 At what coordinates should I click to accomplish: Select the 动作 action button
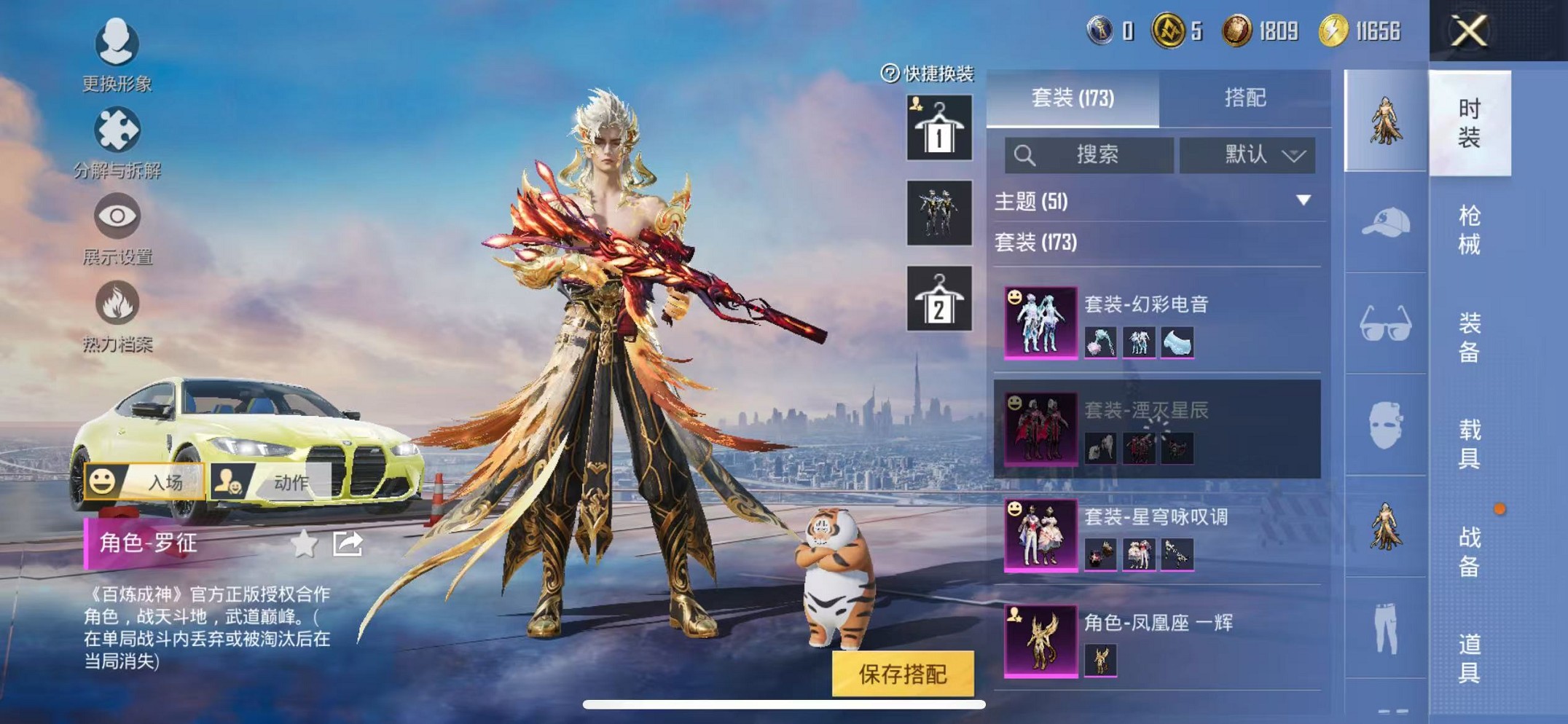coord(270,481)
